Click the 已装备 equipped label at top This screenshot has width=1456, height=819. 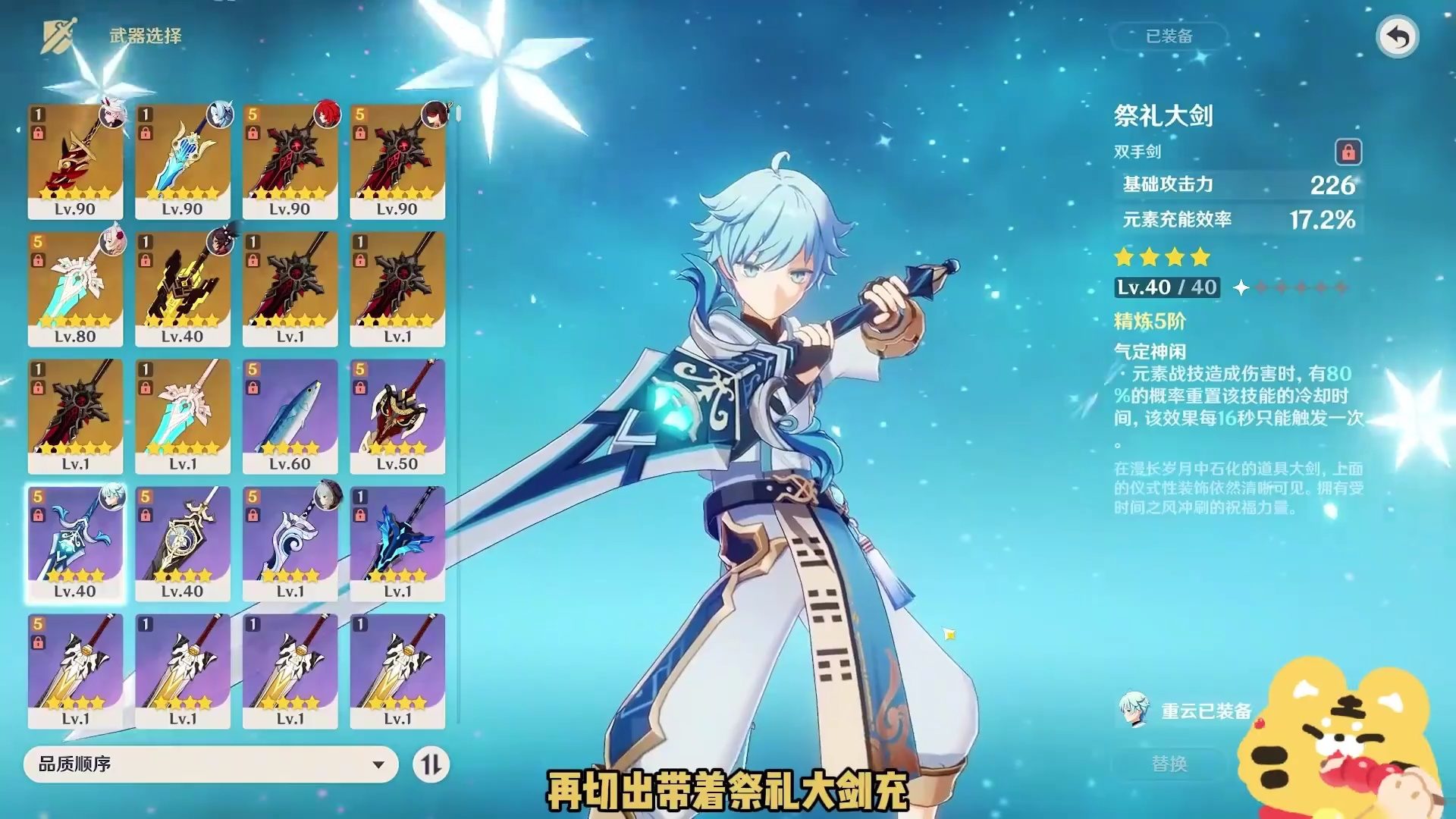1169,36
